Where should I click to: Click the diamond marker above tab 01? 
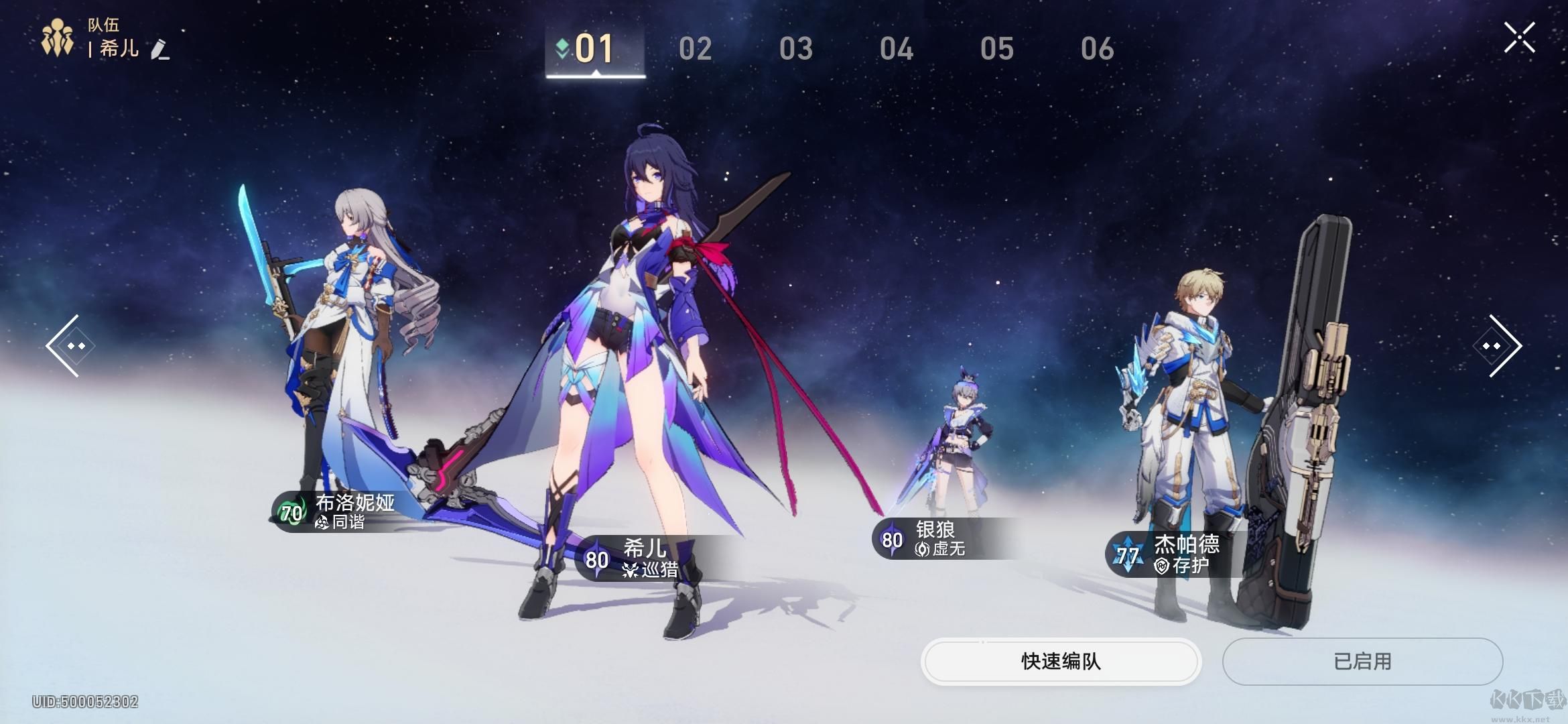coord(561,47)
